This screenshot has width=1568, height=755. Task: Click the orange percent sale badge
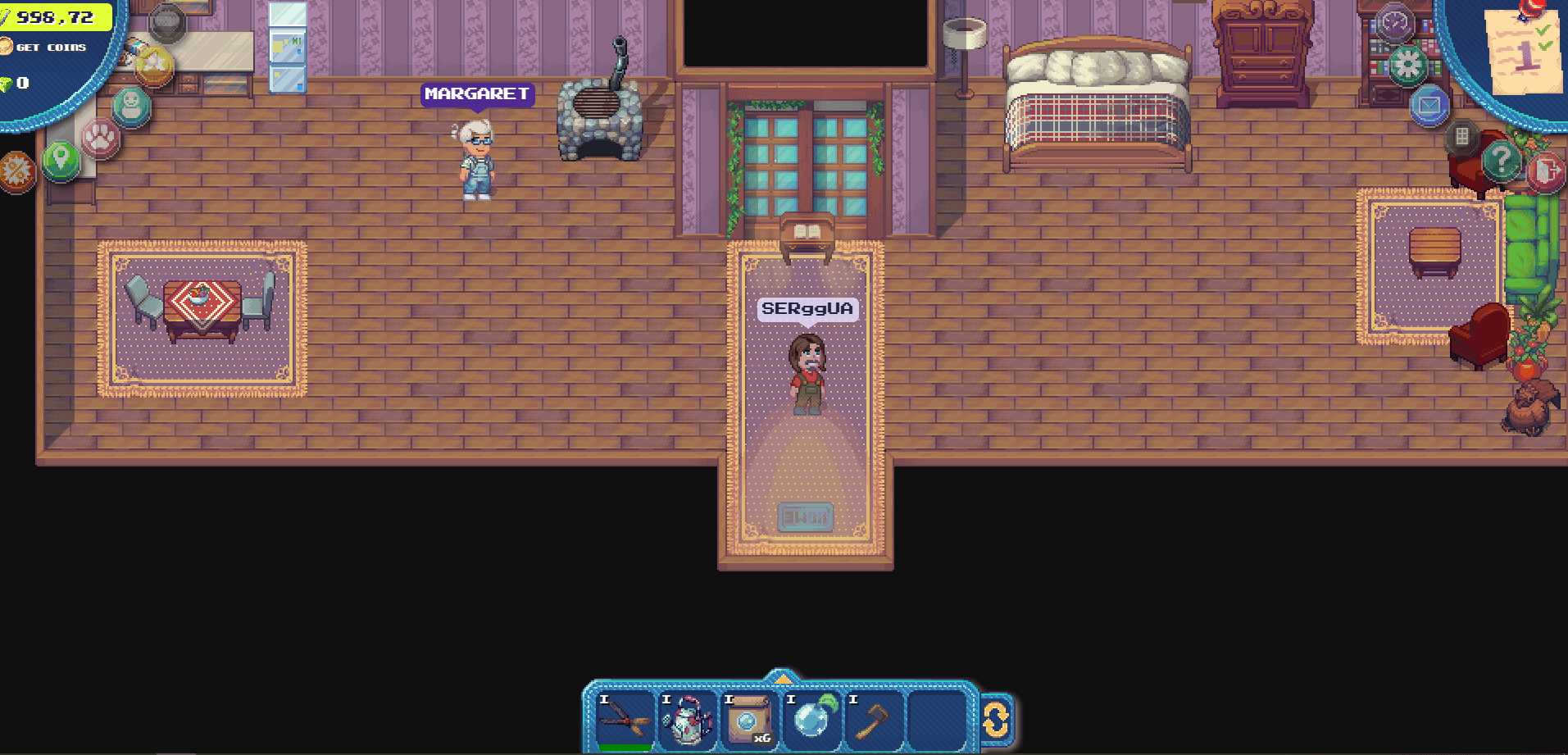(x=16, y=171)
